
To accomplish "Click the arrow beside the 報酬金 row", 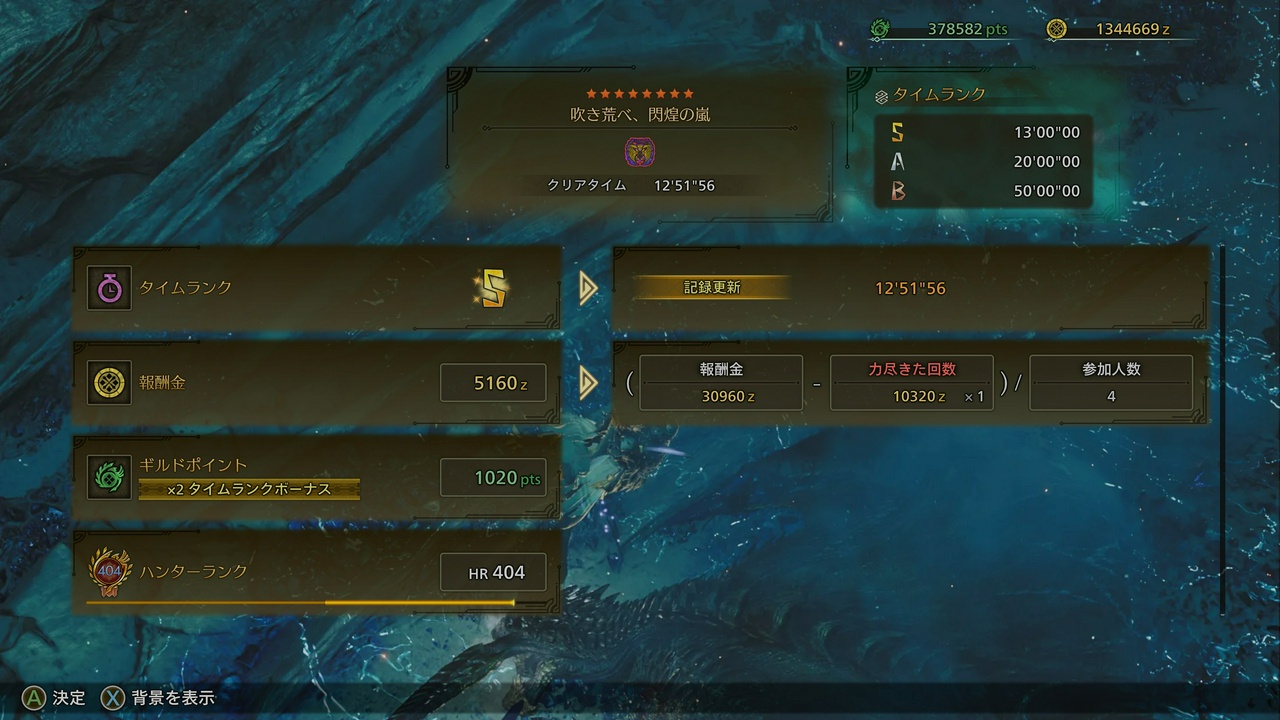I will click(x=588, y=383).
